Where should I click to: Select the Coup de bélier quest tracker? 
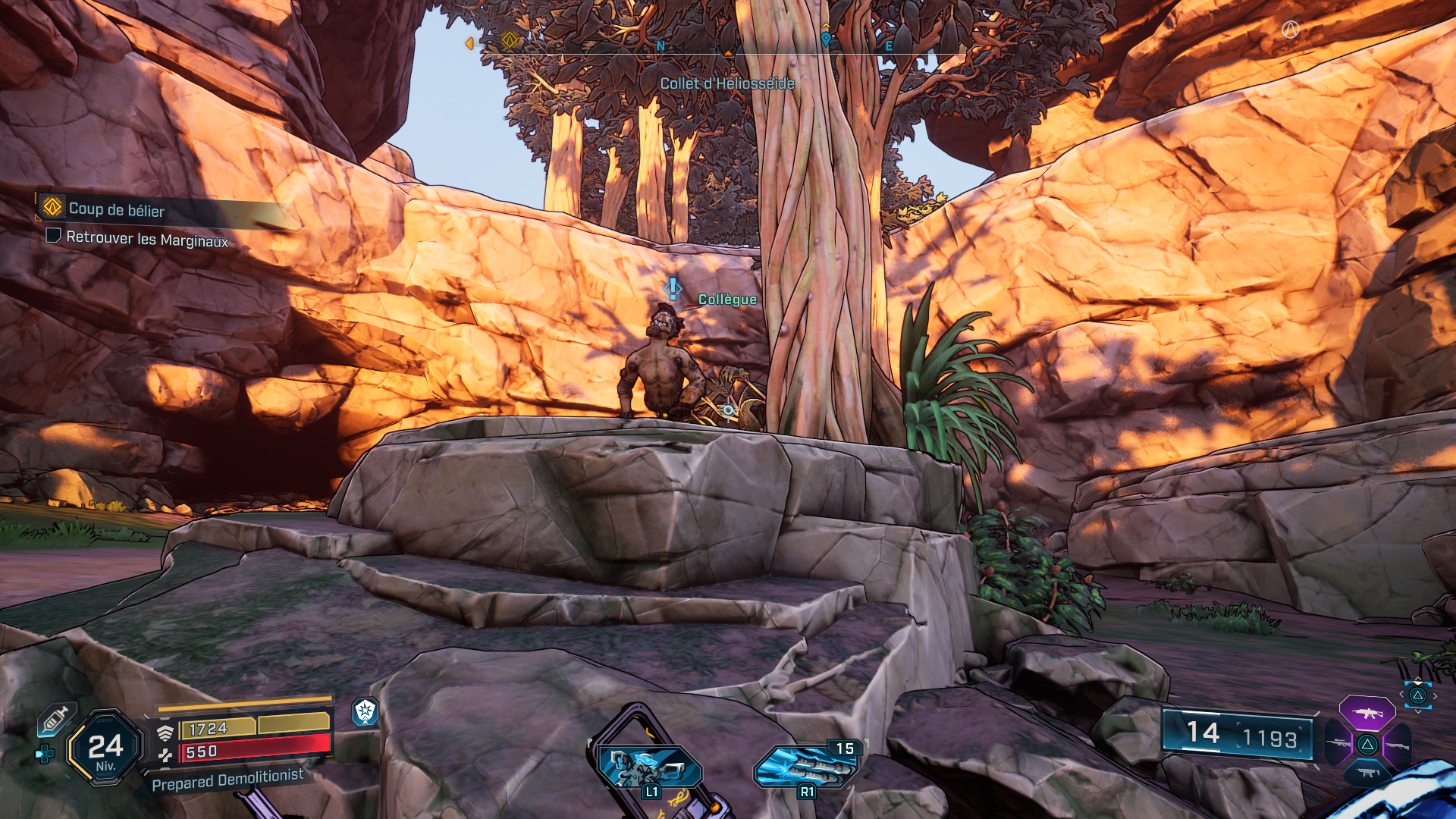click(x=116, y=209)
